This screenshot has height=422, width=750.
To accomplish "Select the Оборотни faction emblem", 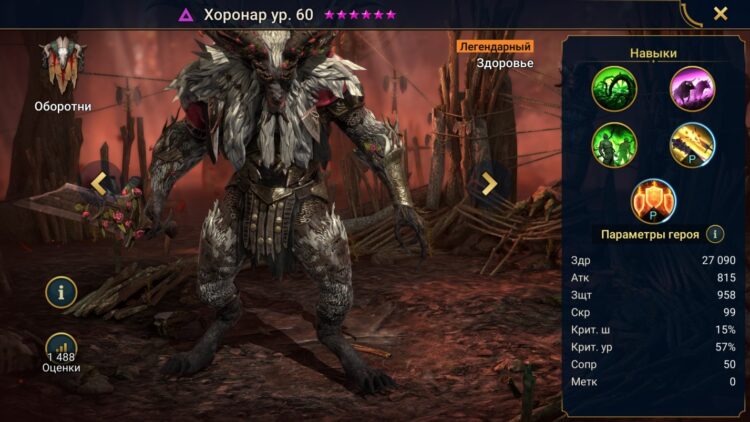I will click(62, 65).
